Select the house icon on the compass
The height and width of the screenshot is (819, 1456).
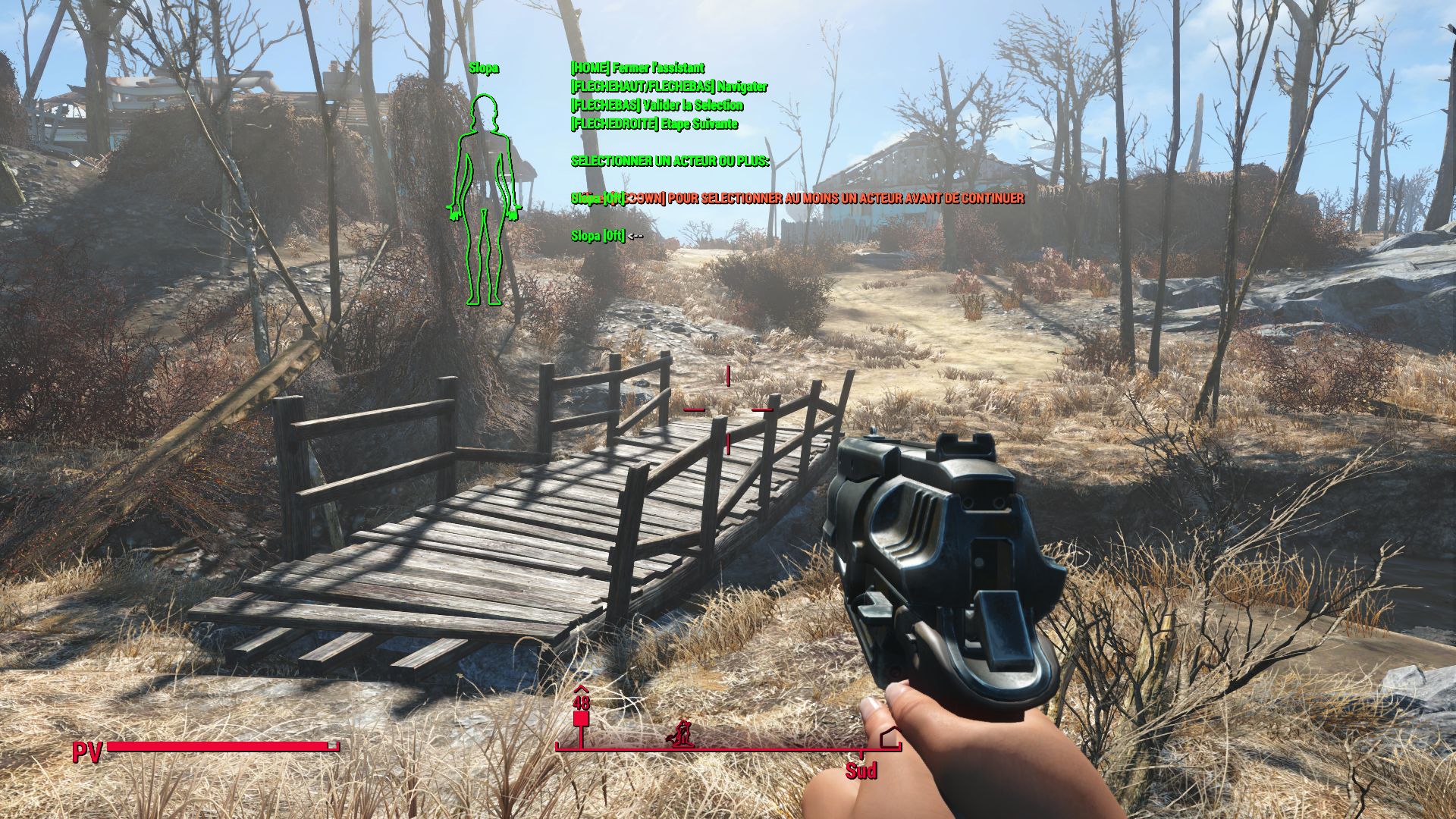(890, 736)
